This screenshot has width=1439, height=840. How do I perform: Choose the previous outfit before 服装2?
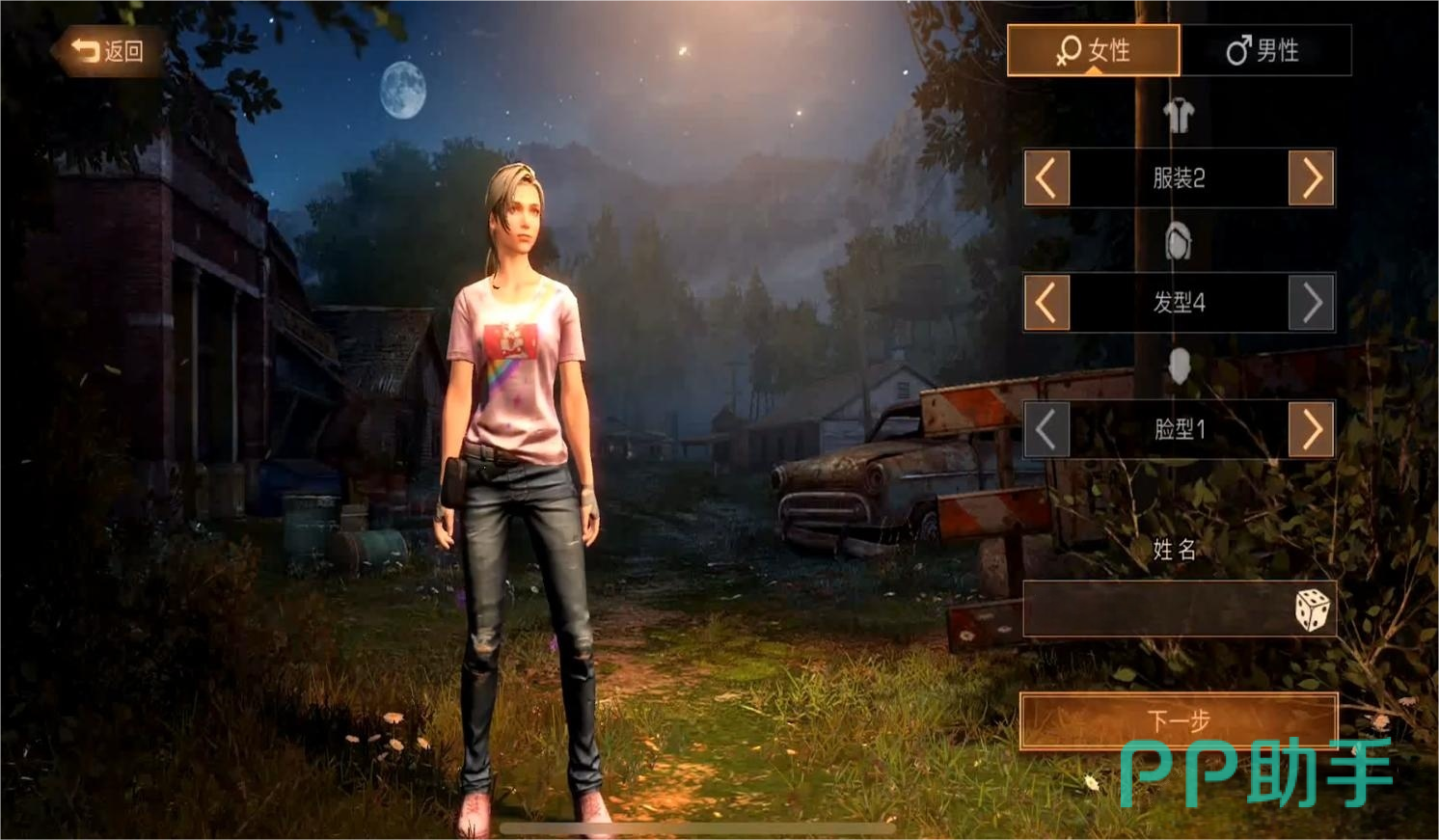click(x=1046, y=178)
